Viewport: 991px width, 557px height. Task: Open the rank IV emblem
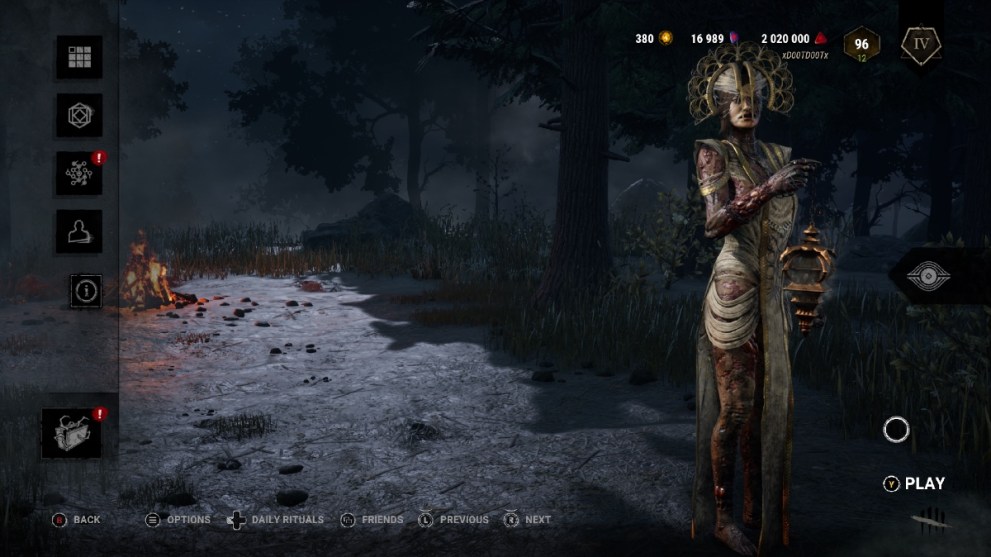[919, 44]
